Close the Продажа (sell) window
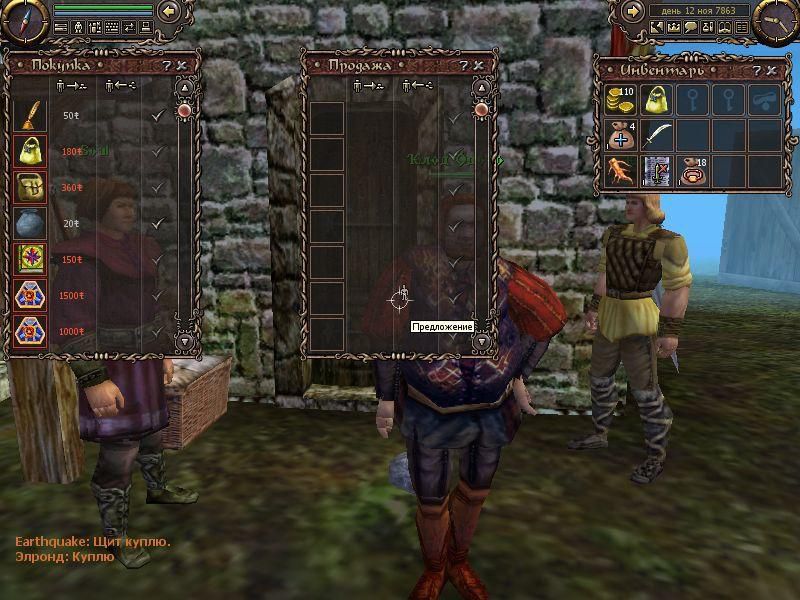 click(x=479, y=65)
